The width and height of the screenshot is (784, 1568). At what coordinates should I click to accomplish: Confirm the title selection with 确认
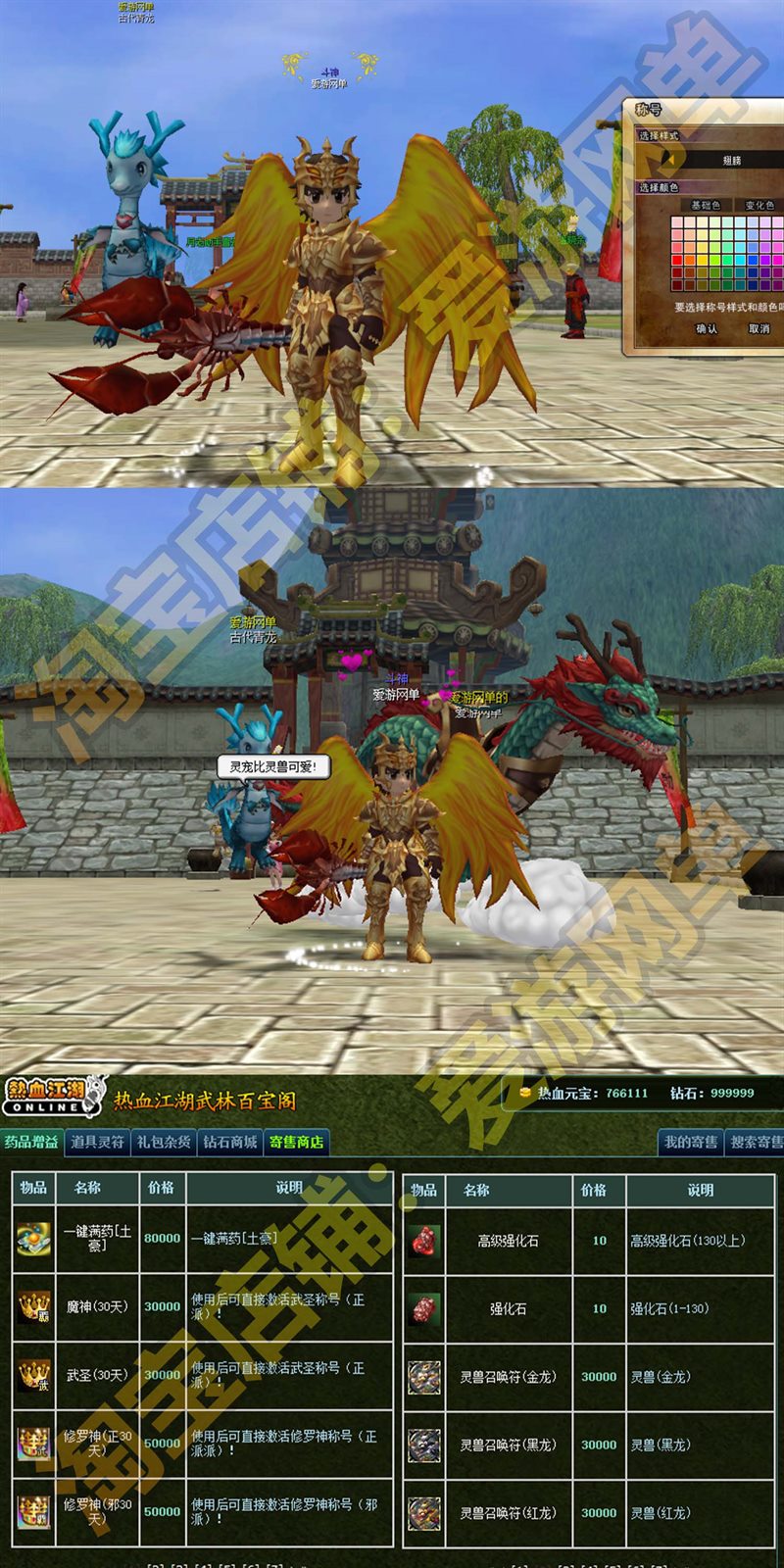pyautogui.click(x=707, y=329)
